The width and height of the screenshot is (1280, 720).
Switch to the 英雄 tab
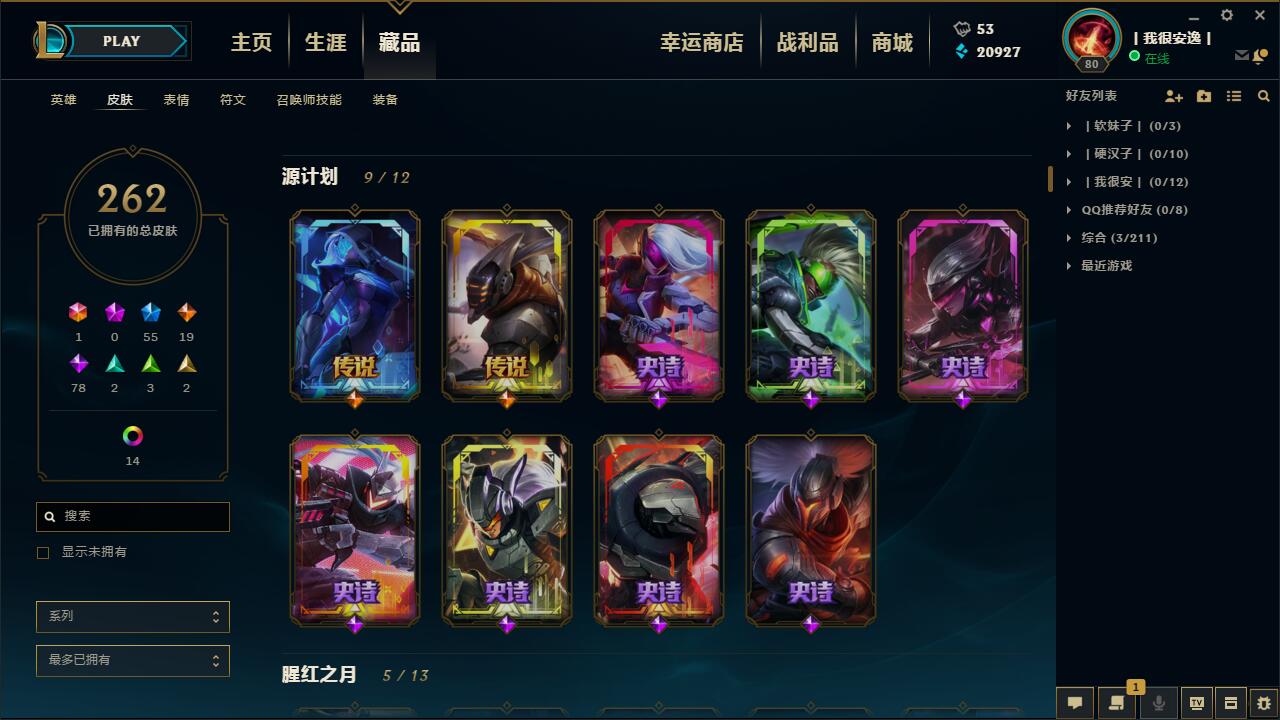(x=63, y=100)
